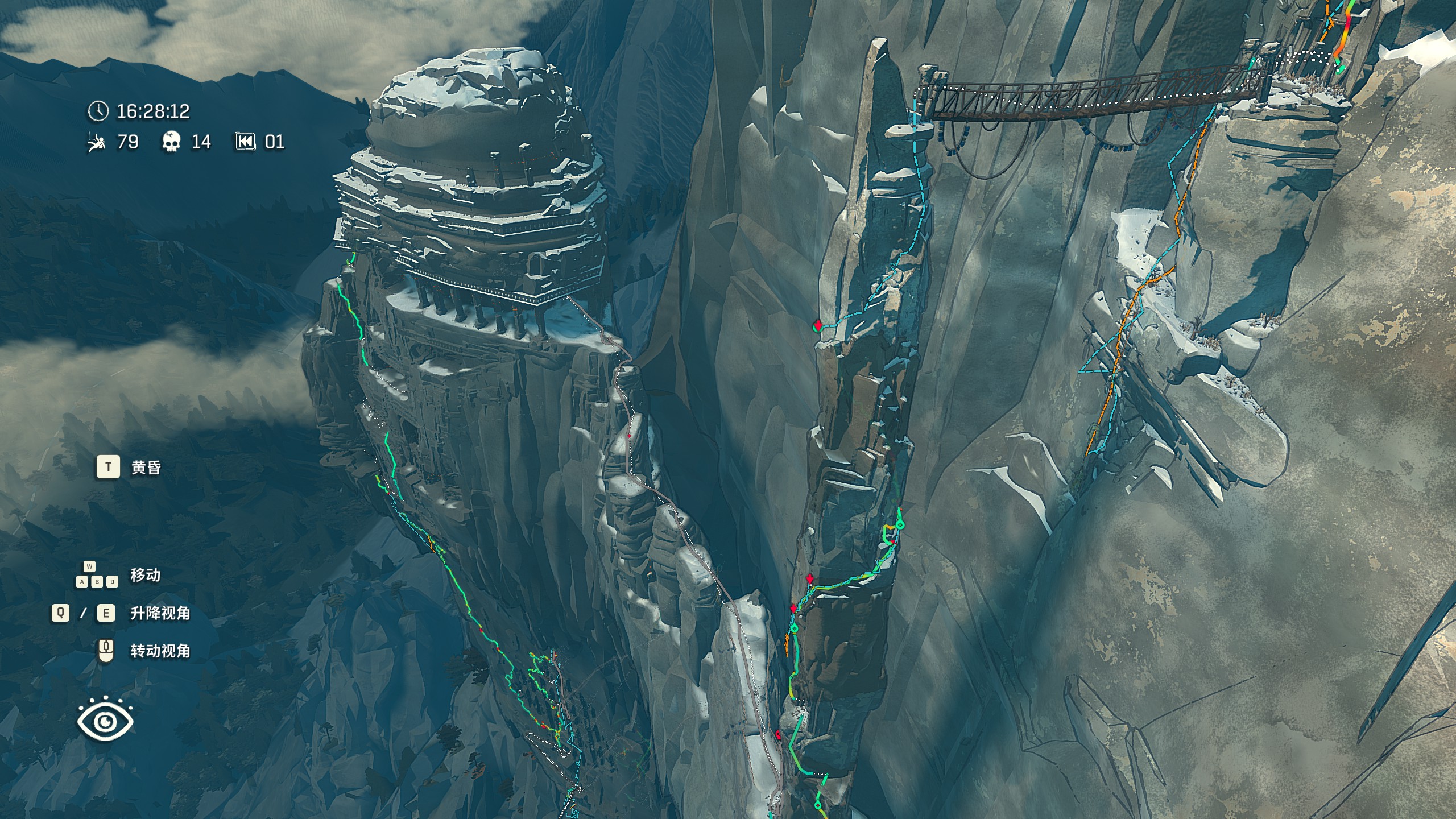The image size is (1456, 819).
Task: Toggle the eye visibility icon
Action: 105,720
